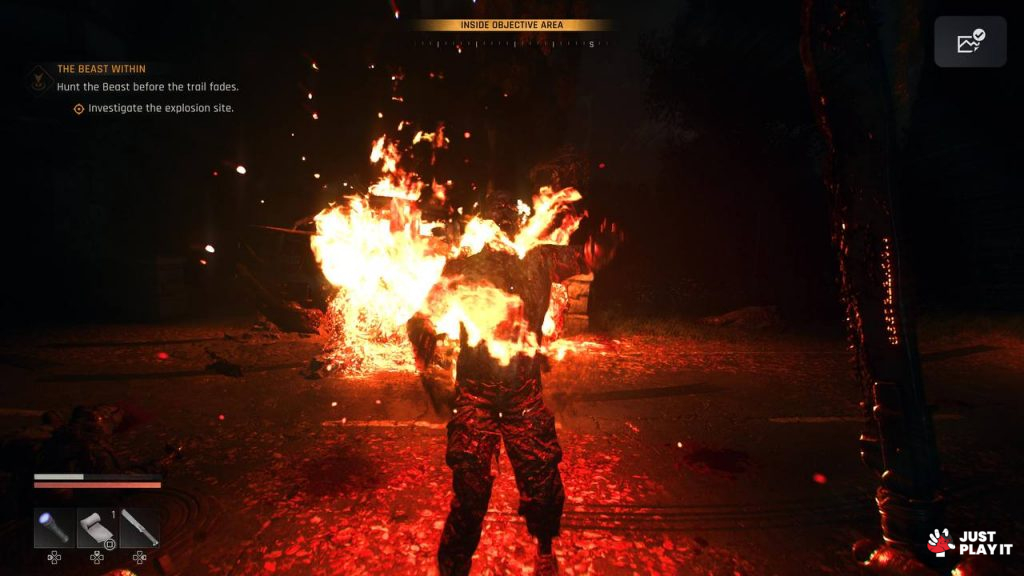This screenshot has height=576, width=1024.
Task: Select the UV flashlight slot
Action: (54, 528)
